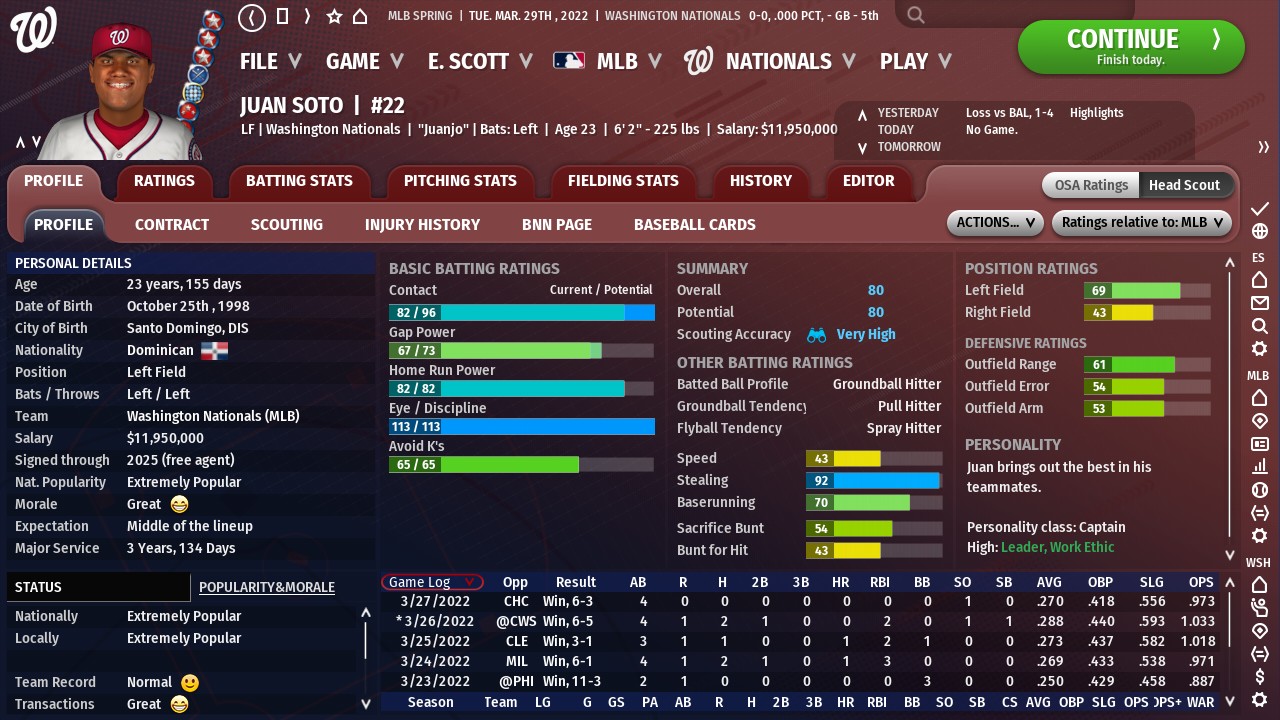
Task: Click the star favorites icon in the top bar
Action: [334, 16]
